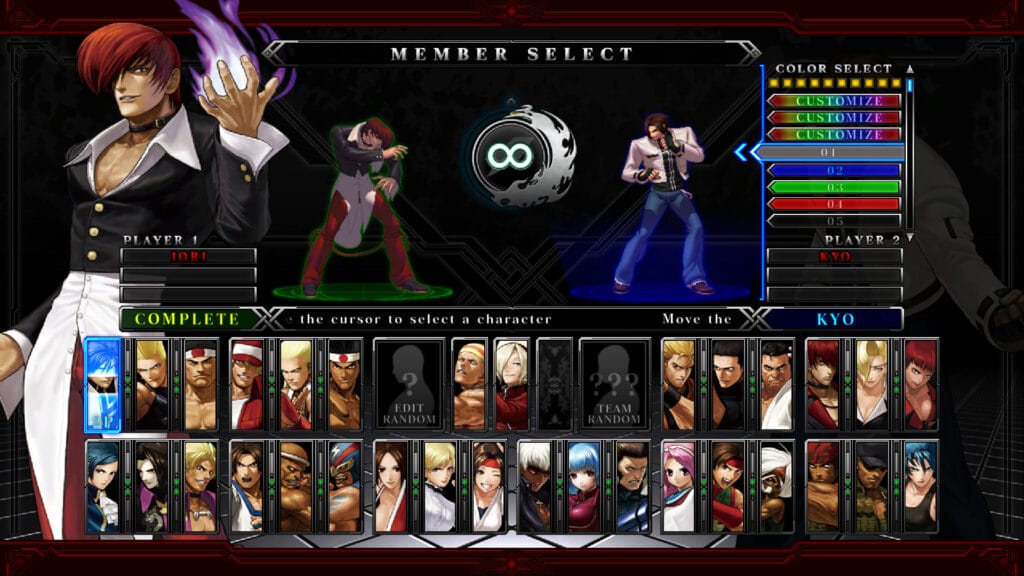This screenshot has height=576, width=1024.
Task: Choose Leona's portrait
Action: click(919, 486)
